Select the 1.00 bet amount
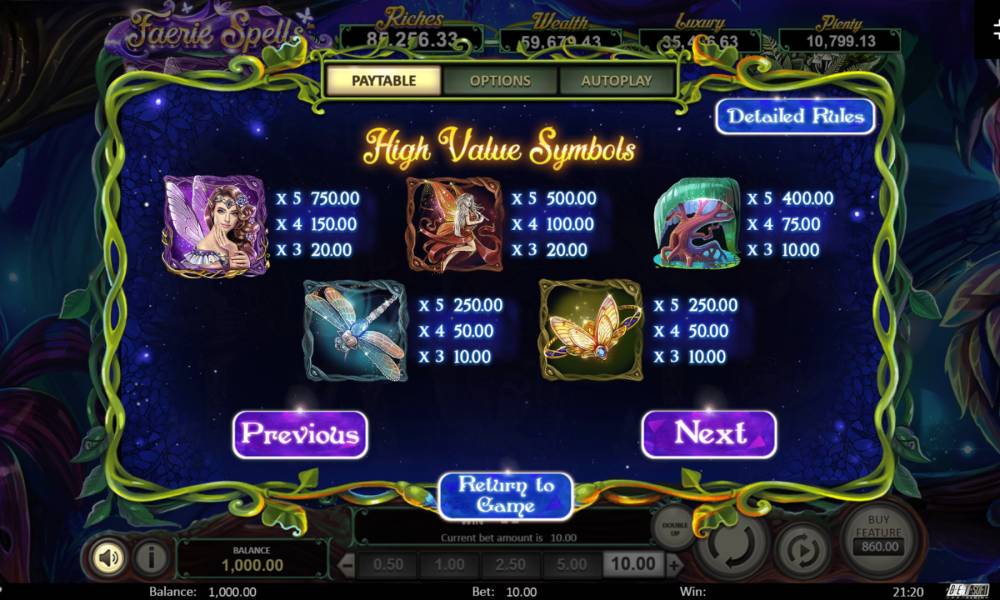This screenshot has width=1000, height=600. tap(449, 565)
